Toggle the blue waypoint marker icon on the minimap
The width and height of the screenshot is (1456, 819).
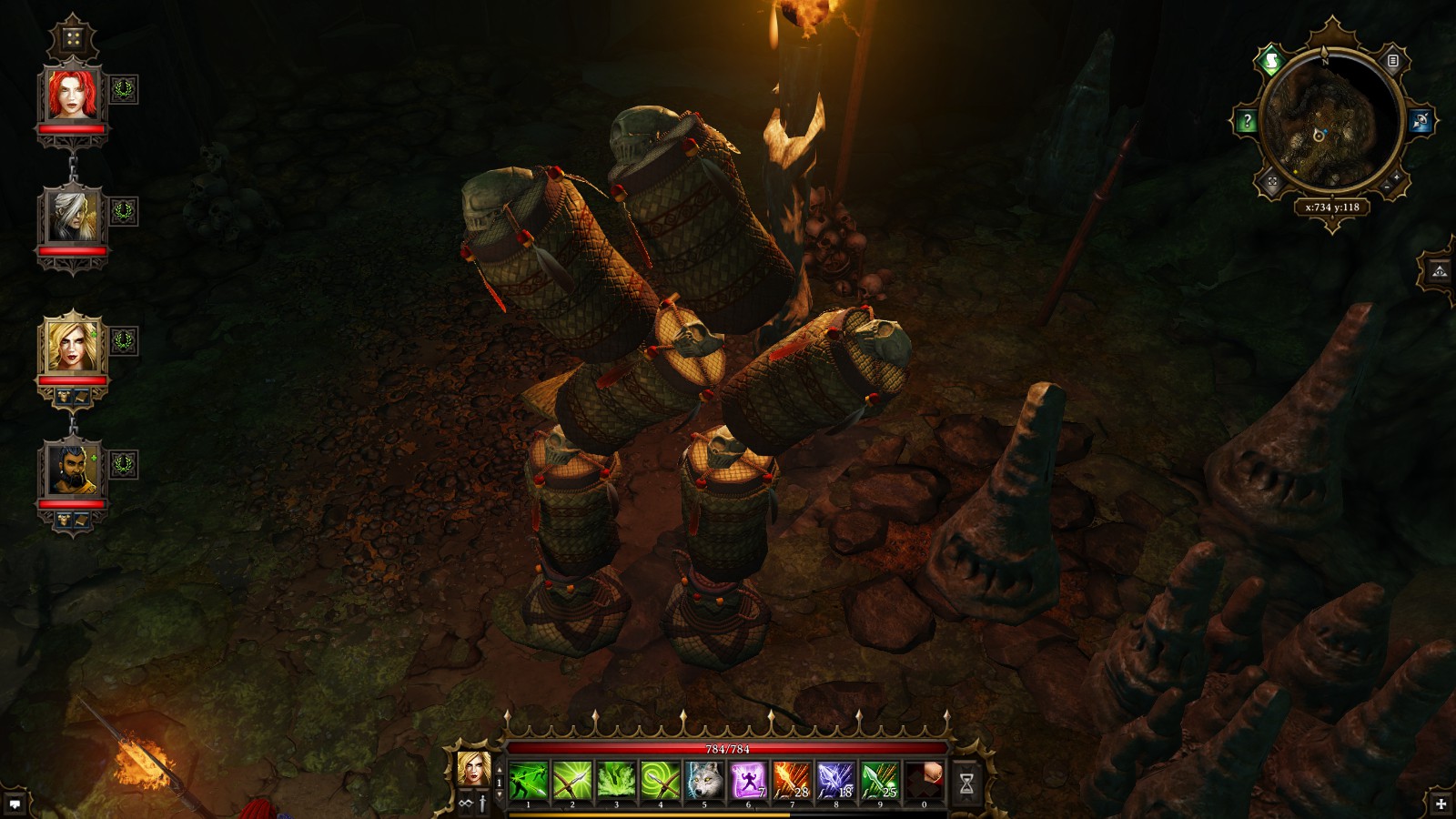click(x=1421, y=119)
